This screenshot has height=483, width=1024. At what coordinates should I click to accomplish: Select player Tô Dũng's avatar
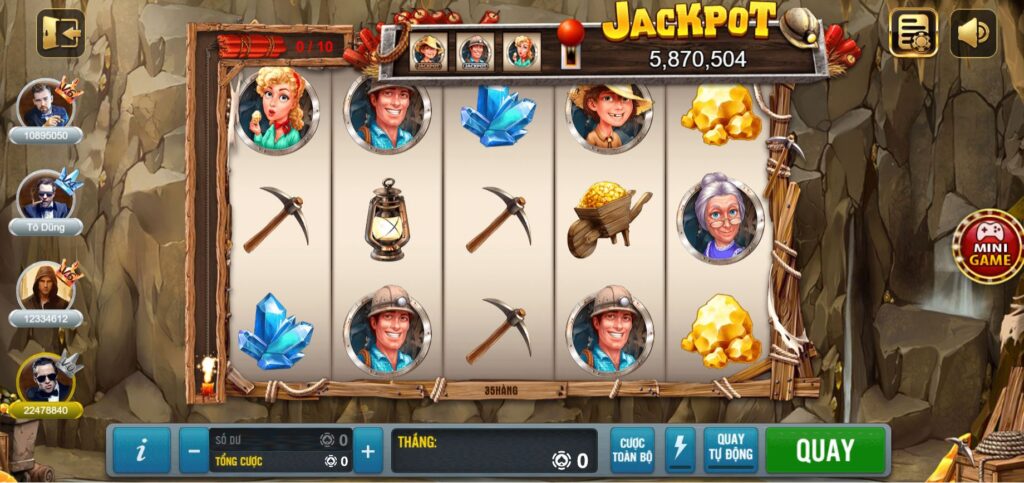point(45,196)
